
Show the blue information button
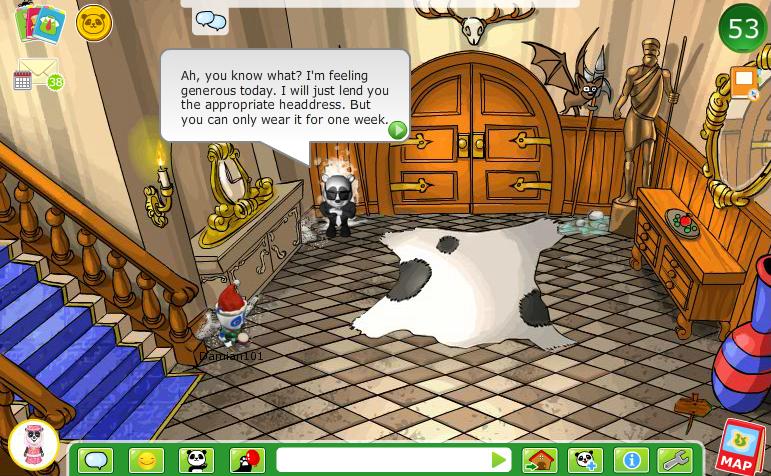pyautogui.click(x=631, y=460)
